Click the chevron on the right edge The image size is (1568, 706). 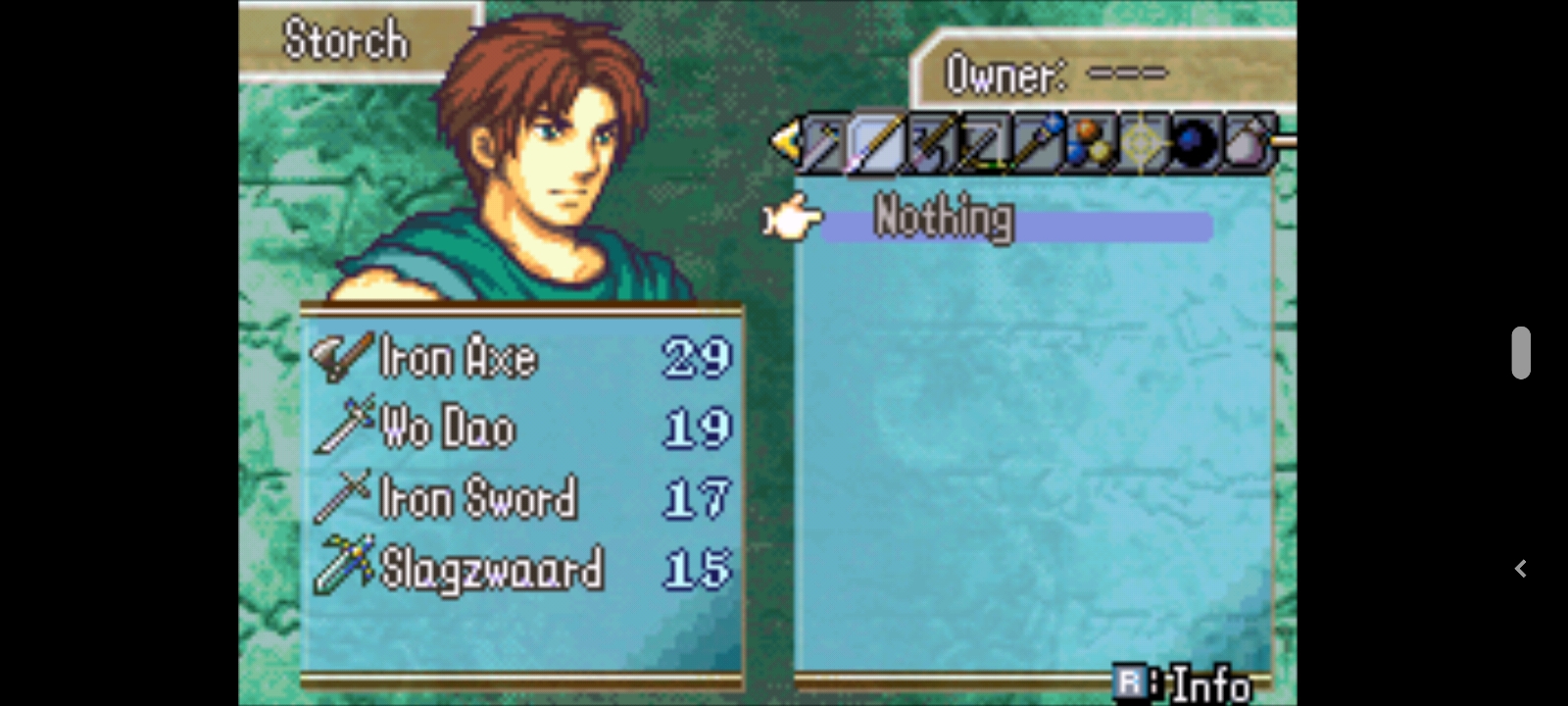tap(1520, 569)
